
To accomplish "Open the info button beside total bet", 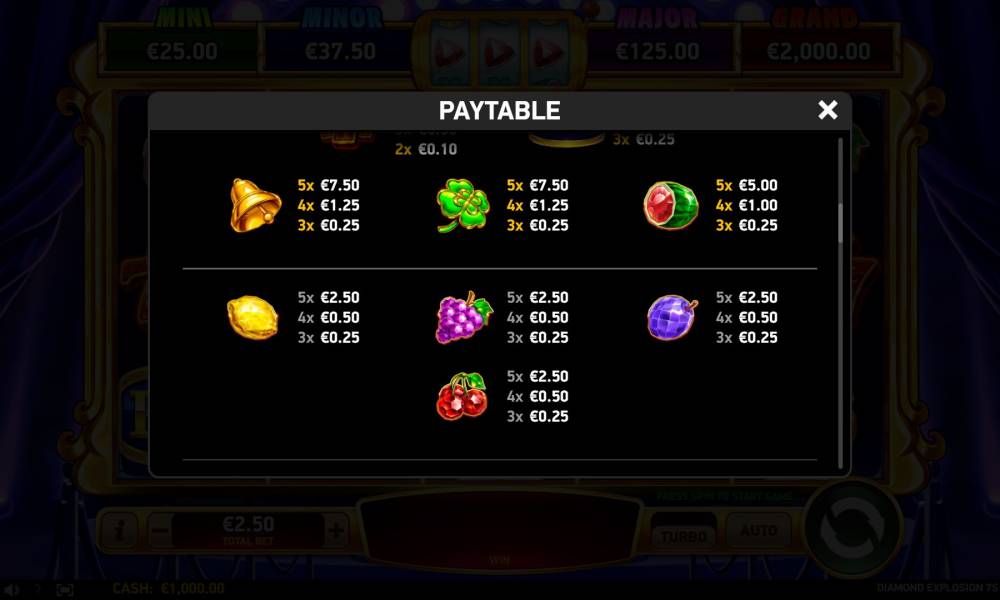I will [x=120, y=530].
